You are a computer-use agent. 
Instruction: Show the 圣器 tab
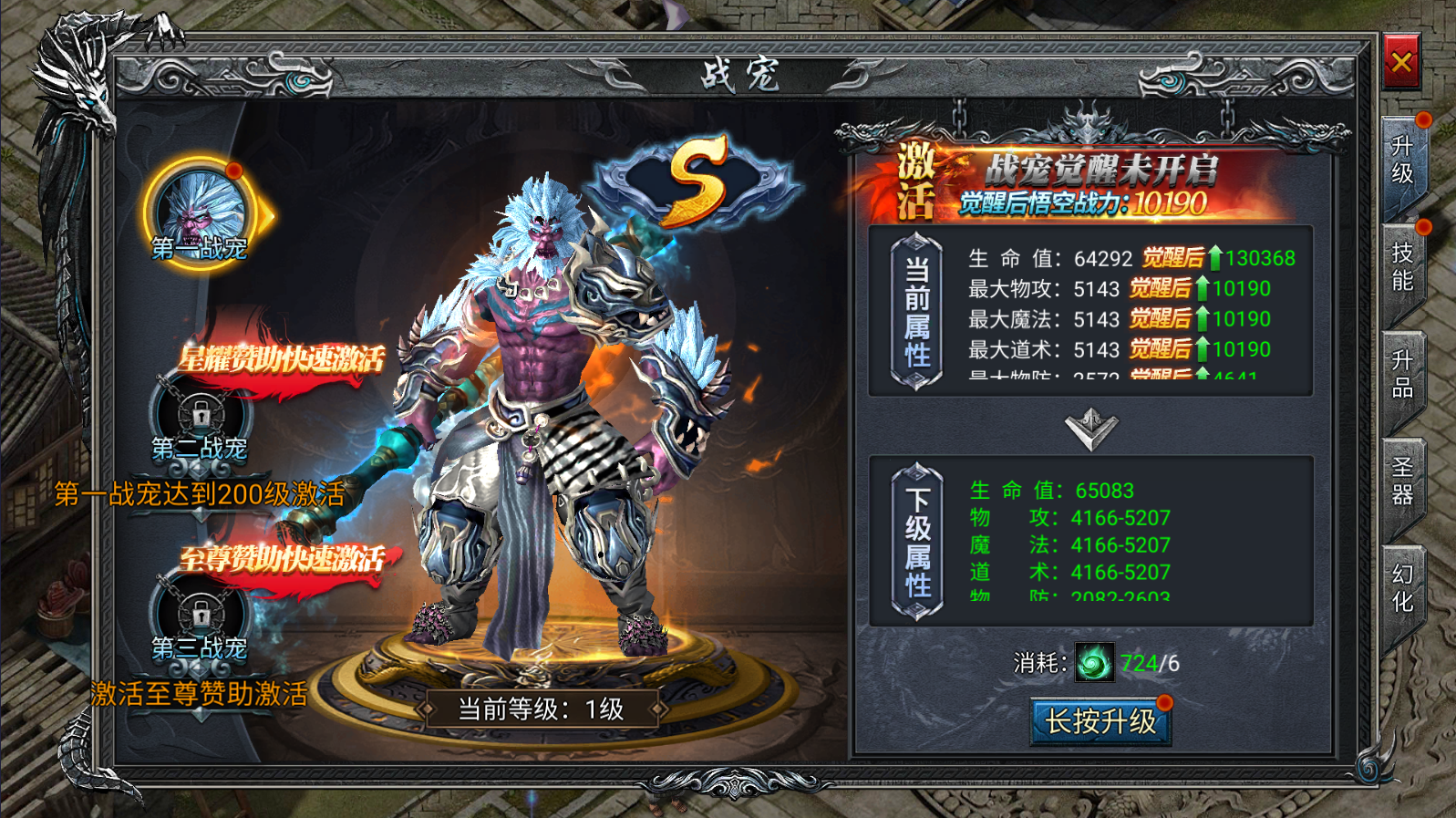1402,481
